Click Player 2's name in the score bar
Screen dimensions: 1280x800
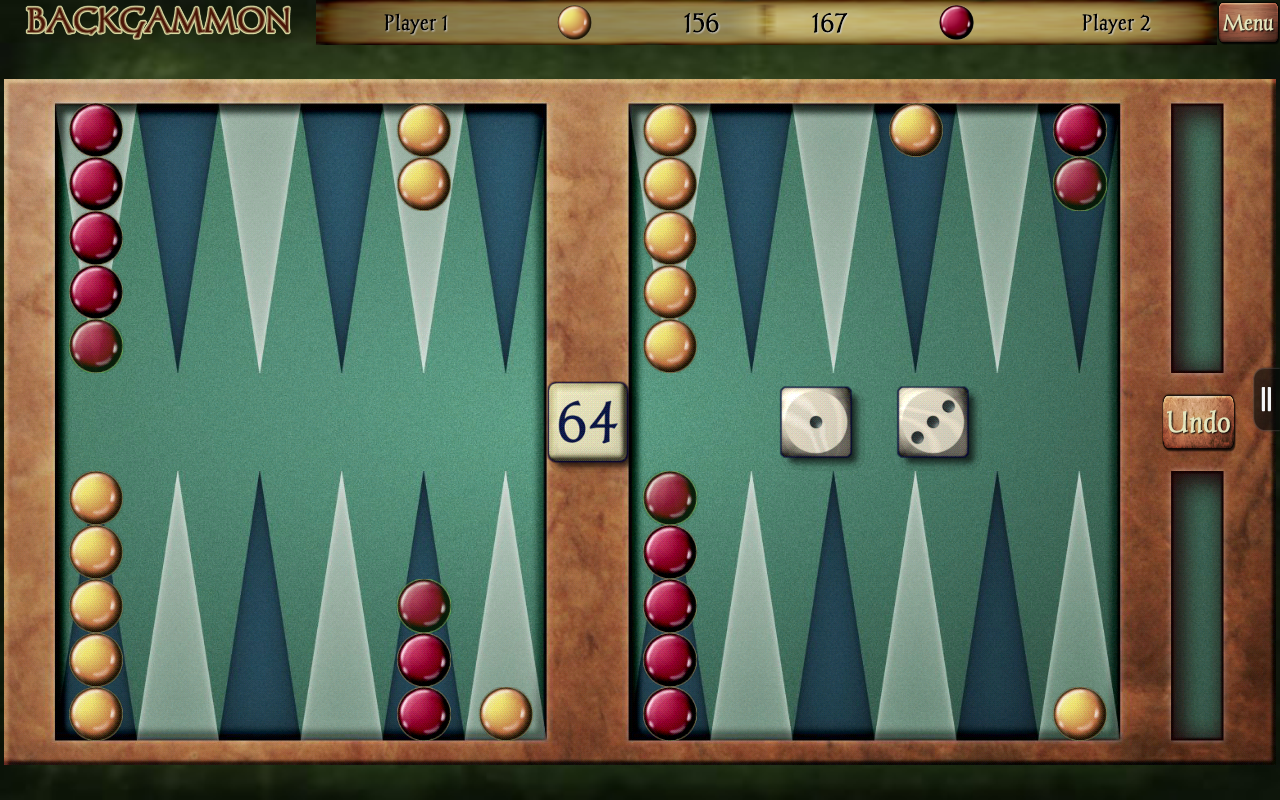(x=1115, y=23)
